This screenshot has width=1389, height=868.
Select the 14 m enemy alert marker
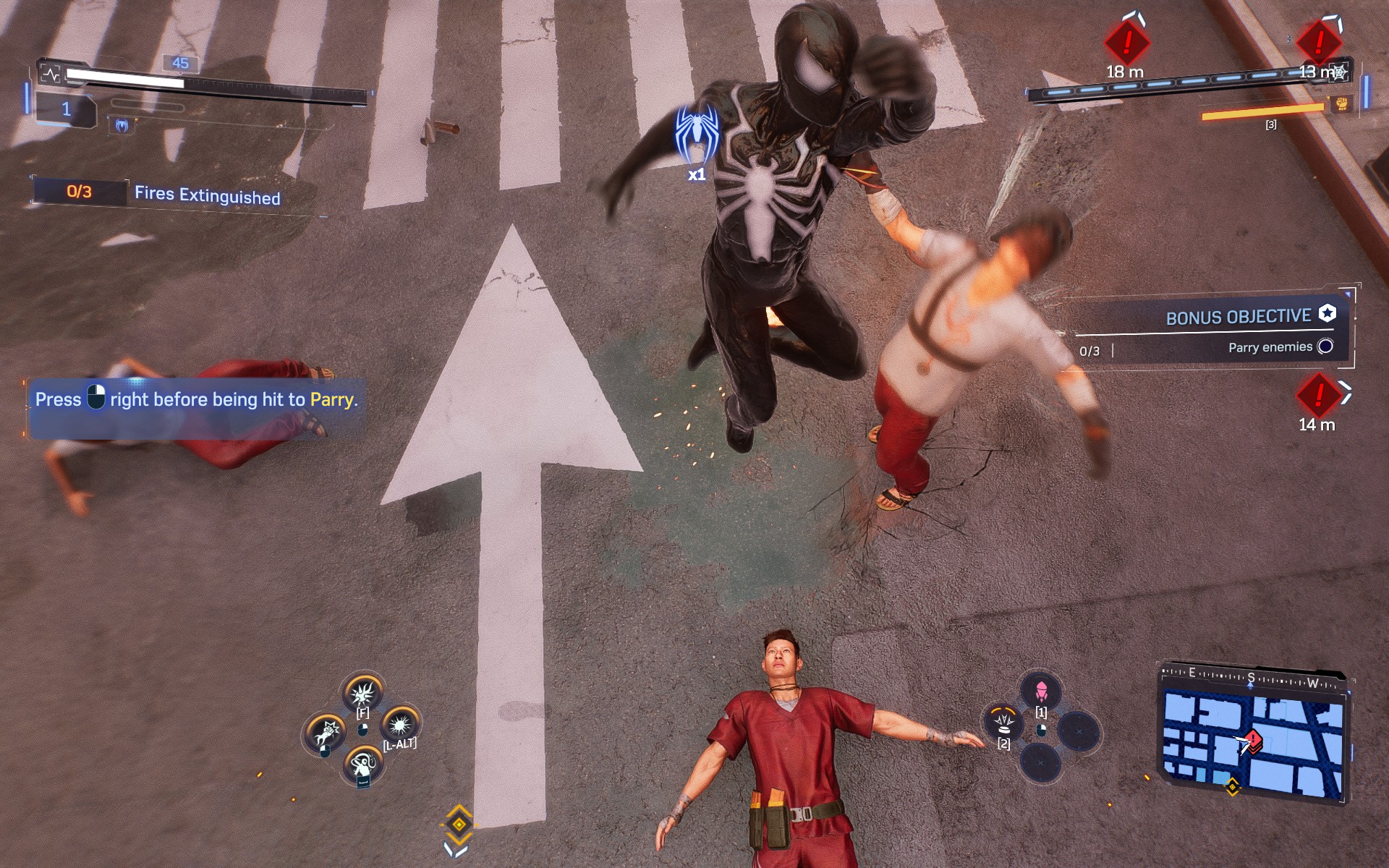pyautogui.click(x=1318, y=395)
